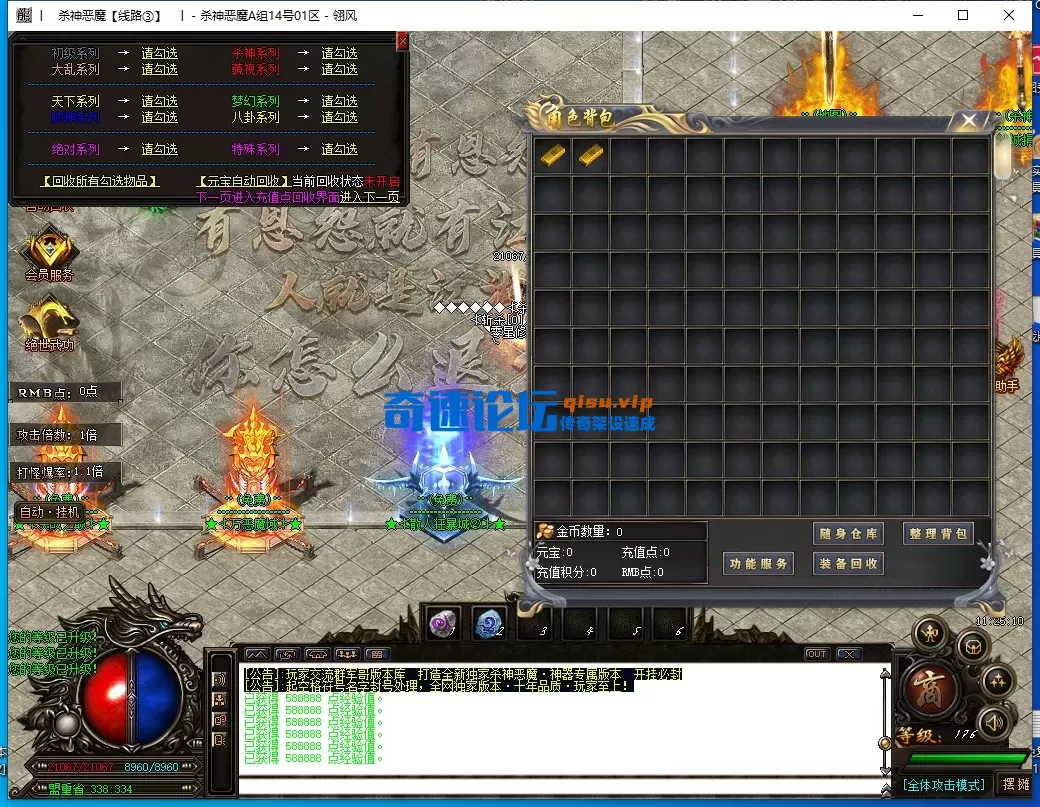Close the character backpack window
Screen dimensions: 1040x807
pos(969,121)
